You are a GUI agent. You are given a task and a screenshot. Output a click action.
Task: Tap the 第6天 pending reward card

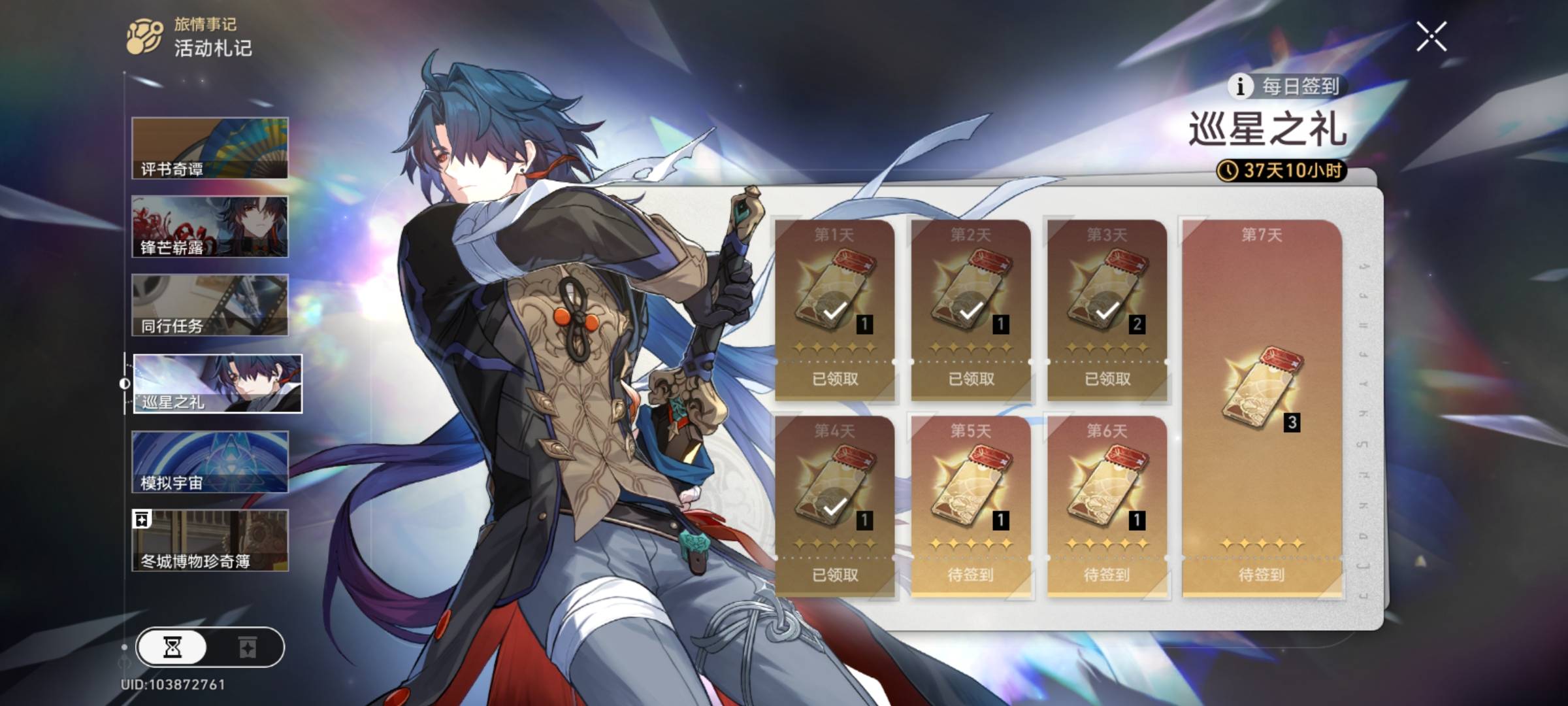1107,507
